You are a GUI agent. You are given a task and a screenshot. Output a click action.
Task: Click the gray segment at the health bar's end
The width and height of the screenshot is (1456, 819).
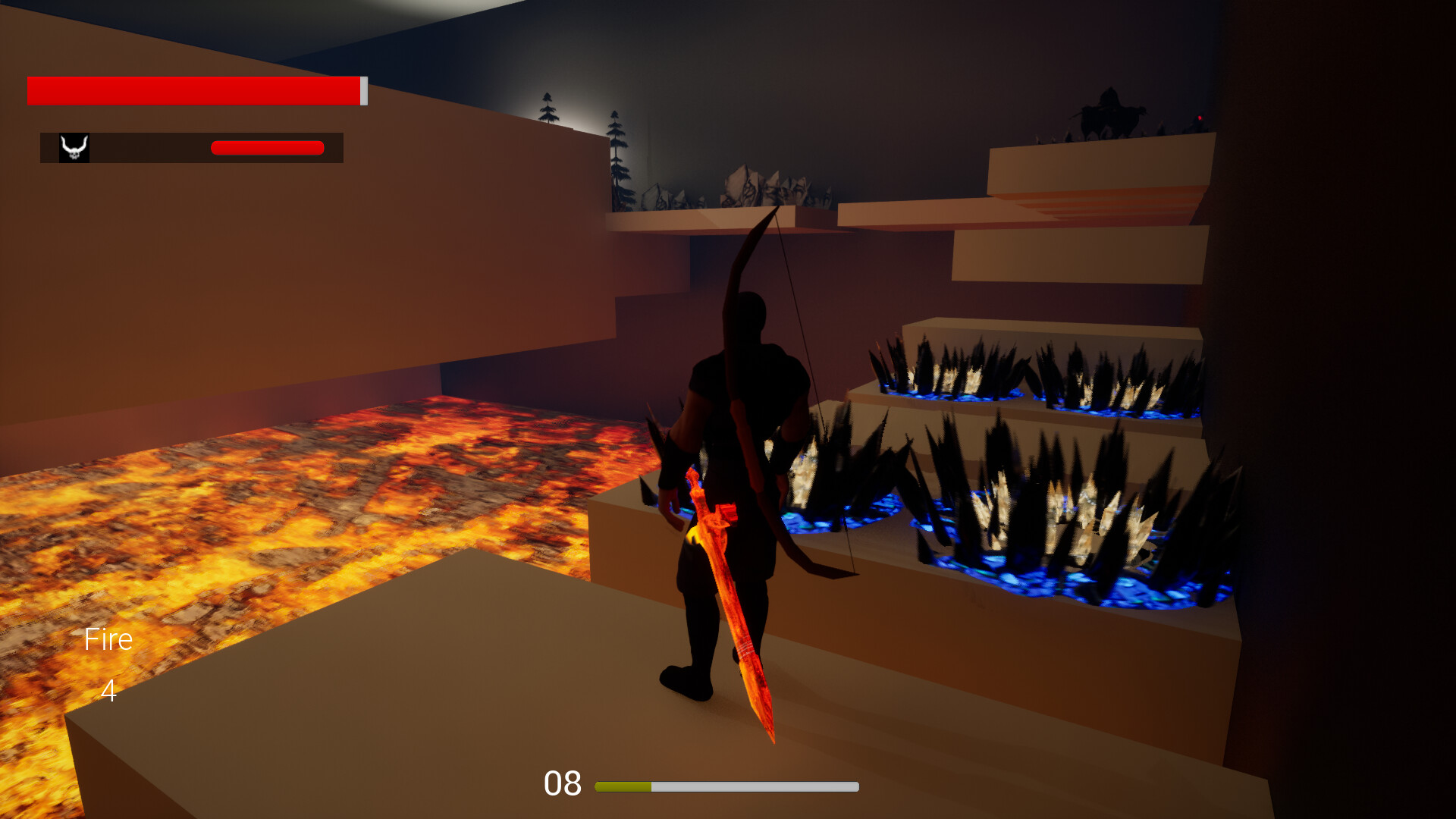tap(363, 91)
